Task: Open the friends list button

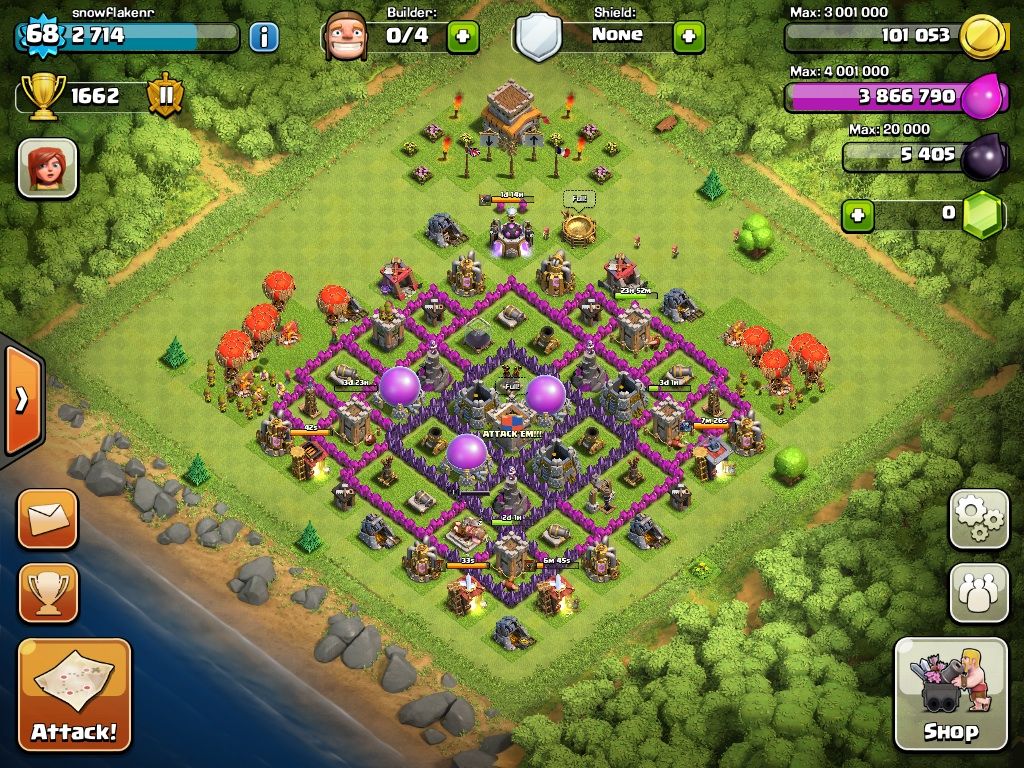Action: (978, 593)
